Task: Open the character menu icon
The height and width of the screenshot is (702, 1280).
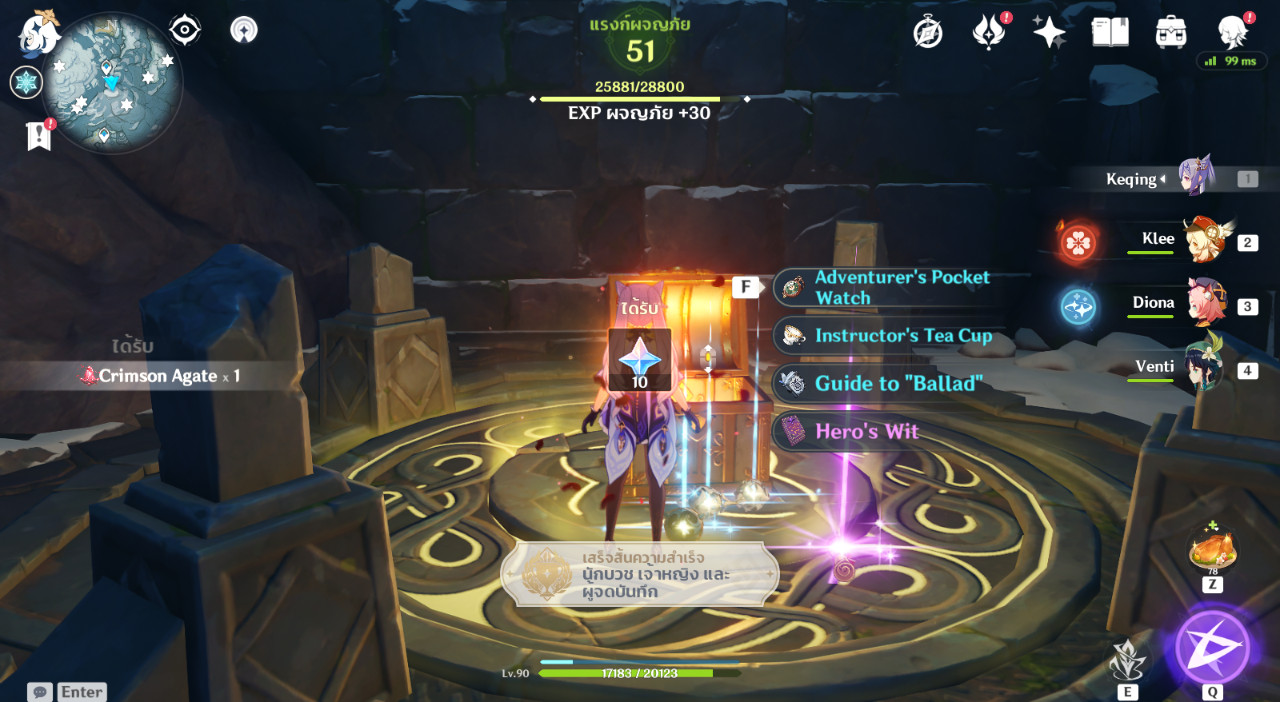Action: 1232,32
